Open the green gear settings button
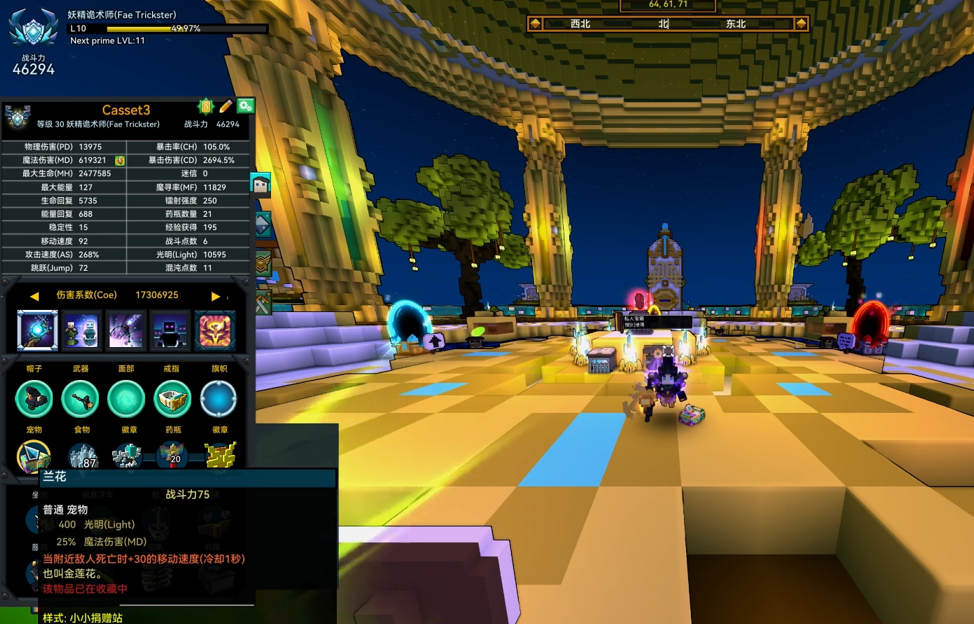The image size is (974, 624). [x=245, y=106]
